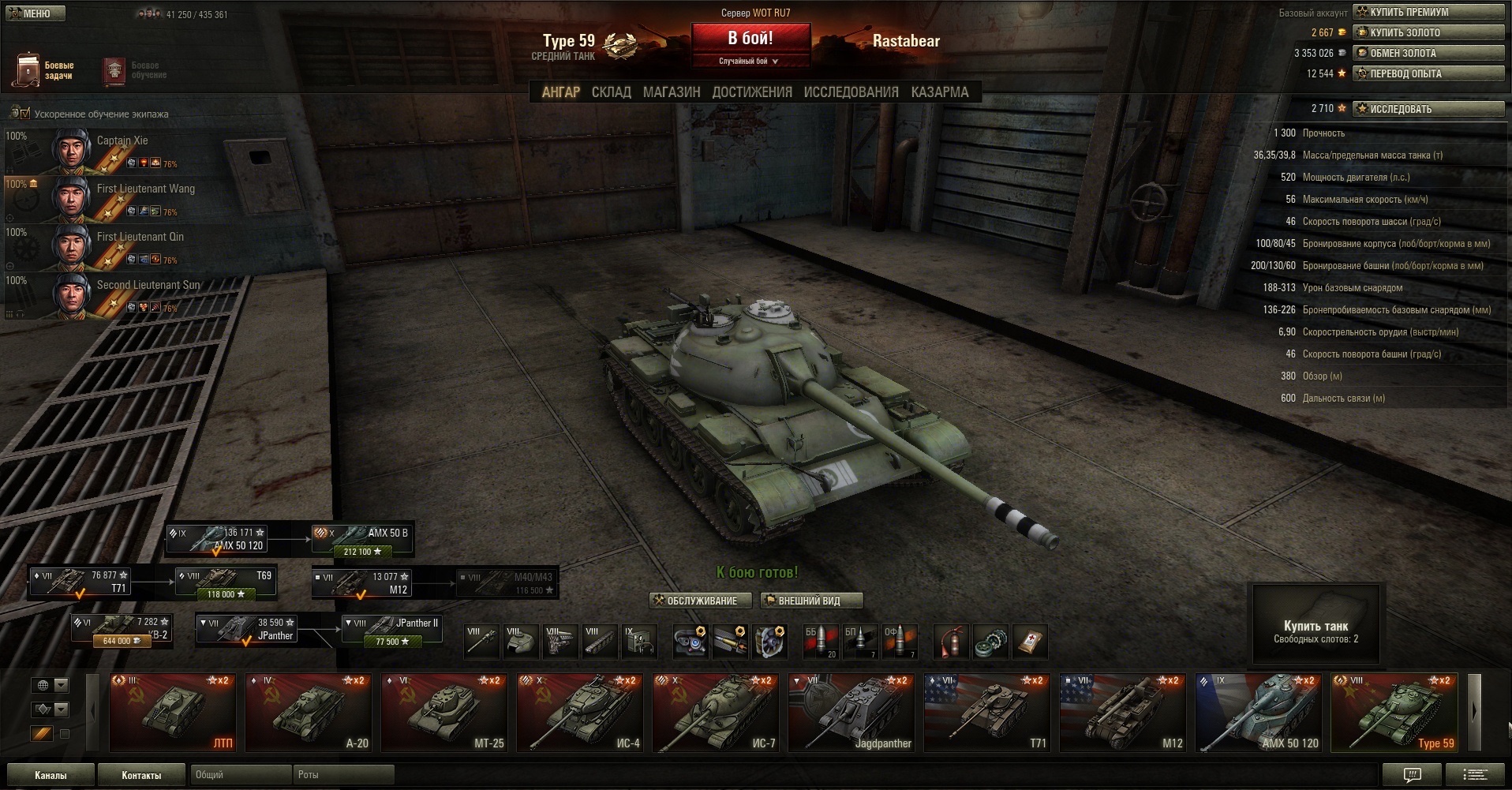Toggle Ускоренное обучение экипажа checkbox
Image resolution: width=1512 pixels, height=790 pixels.
point(25,114)
